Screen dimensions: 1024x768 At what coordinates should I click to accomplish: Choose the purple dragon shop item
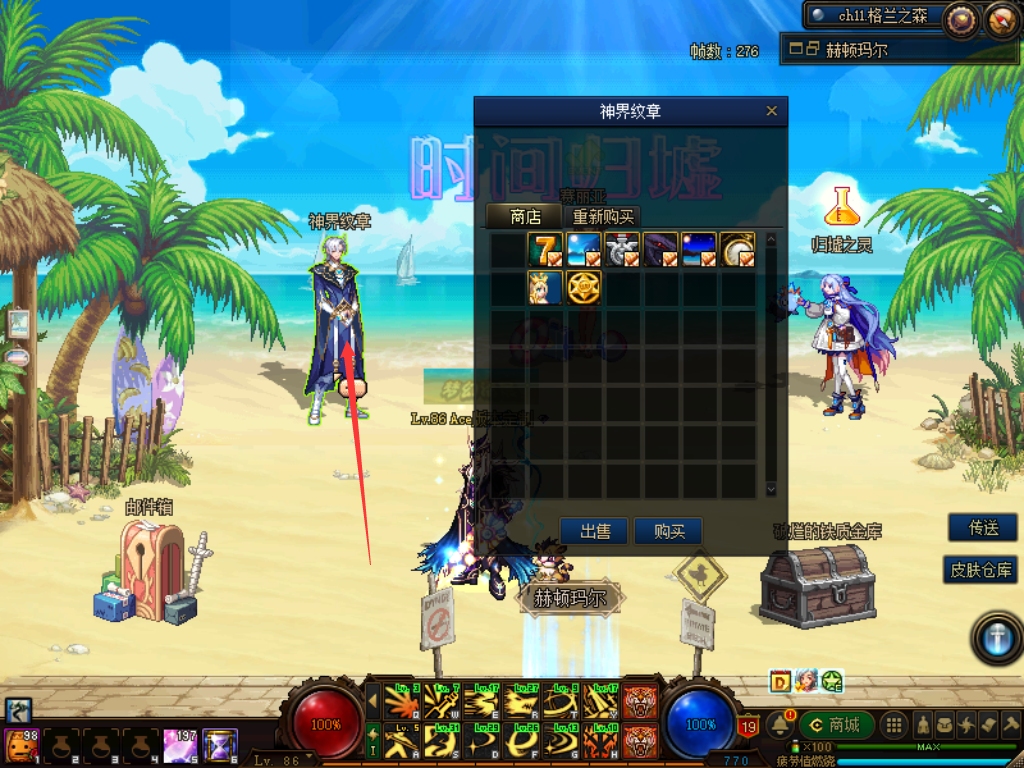tap(660, 250)
